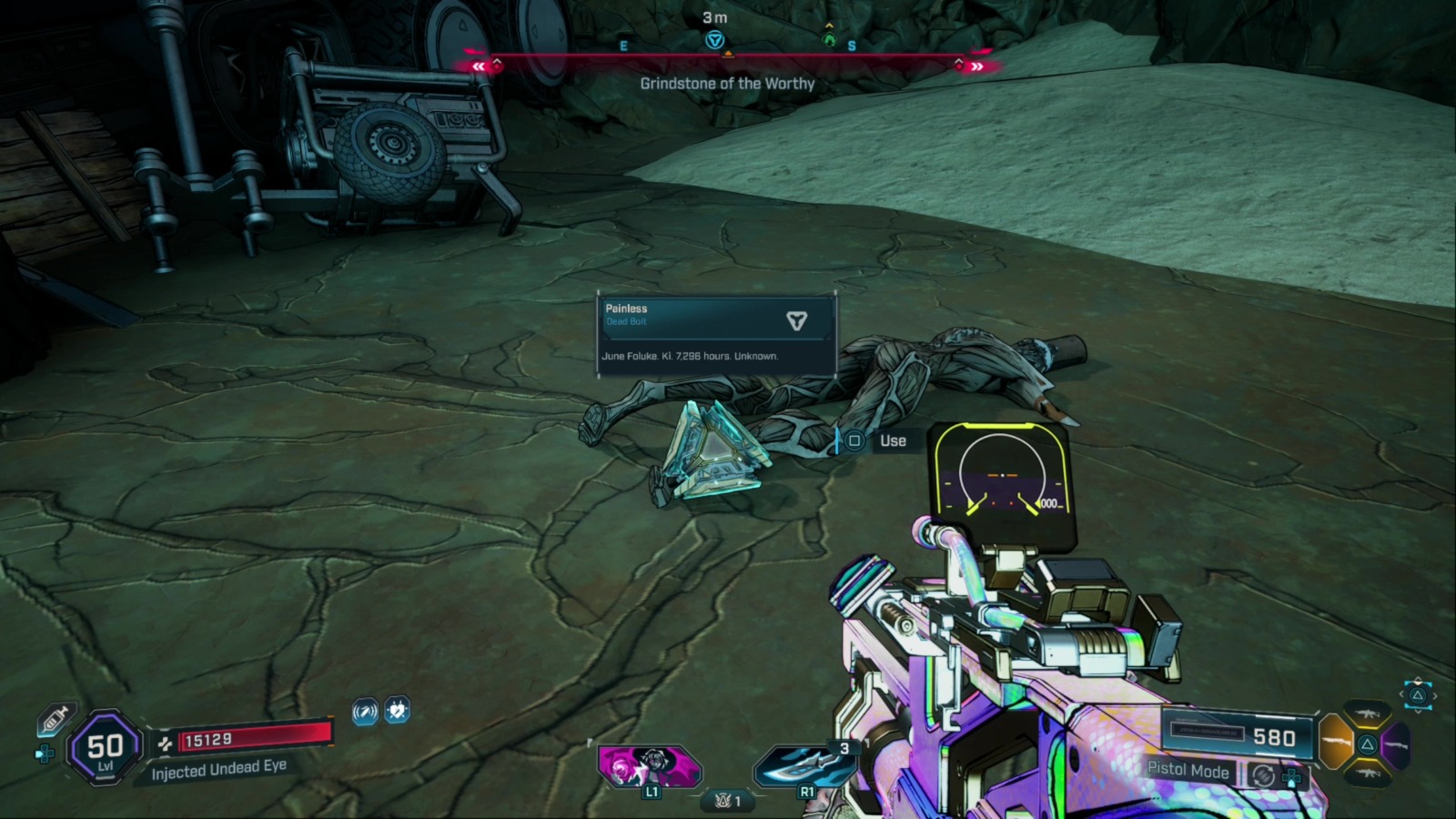Click the R1 grenade knife icon

pos(804,767)
